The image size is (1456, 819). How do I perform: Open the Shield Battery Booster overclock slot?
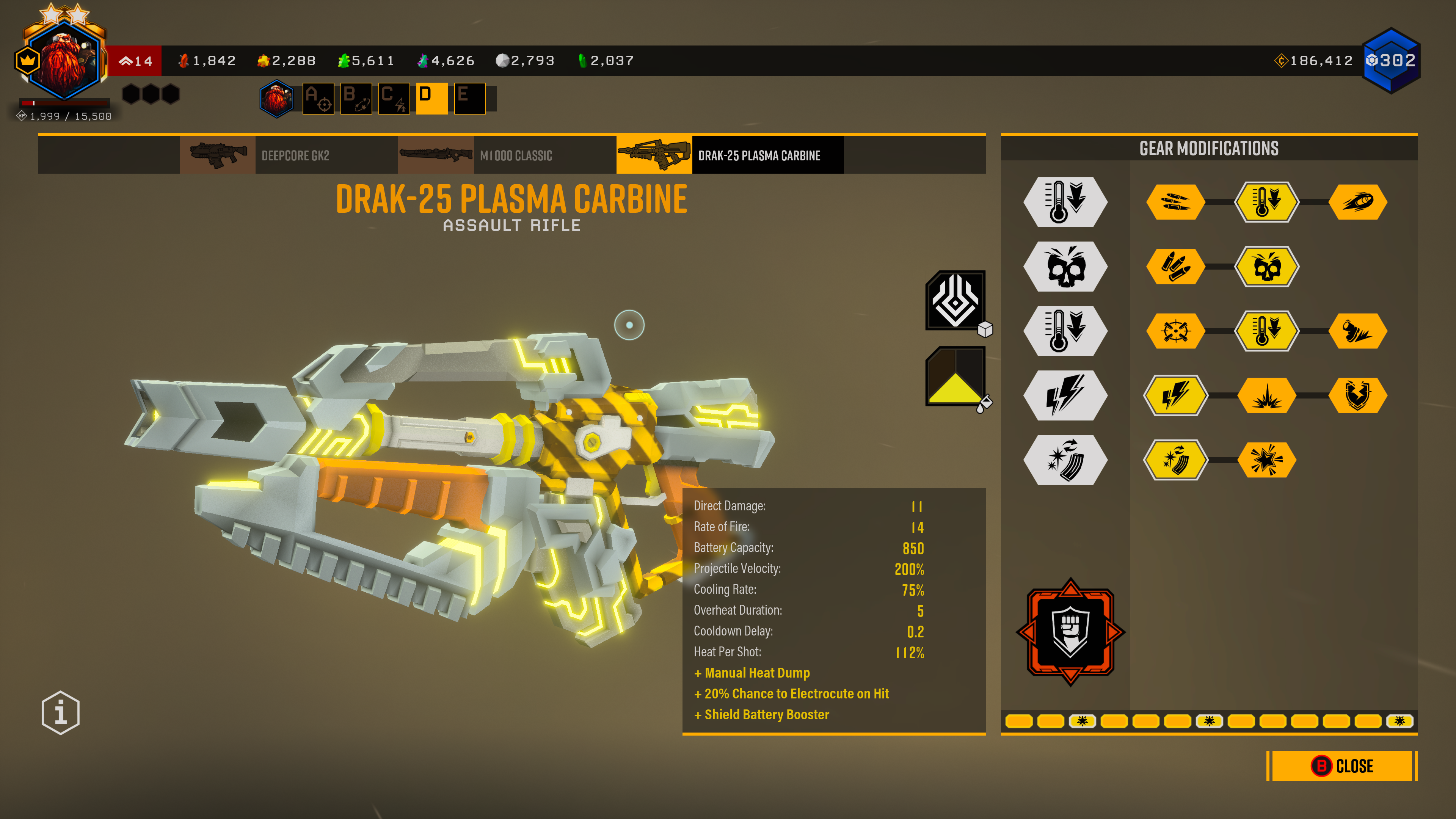pyautogui.click(x=1070, y=631)
